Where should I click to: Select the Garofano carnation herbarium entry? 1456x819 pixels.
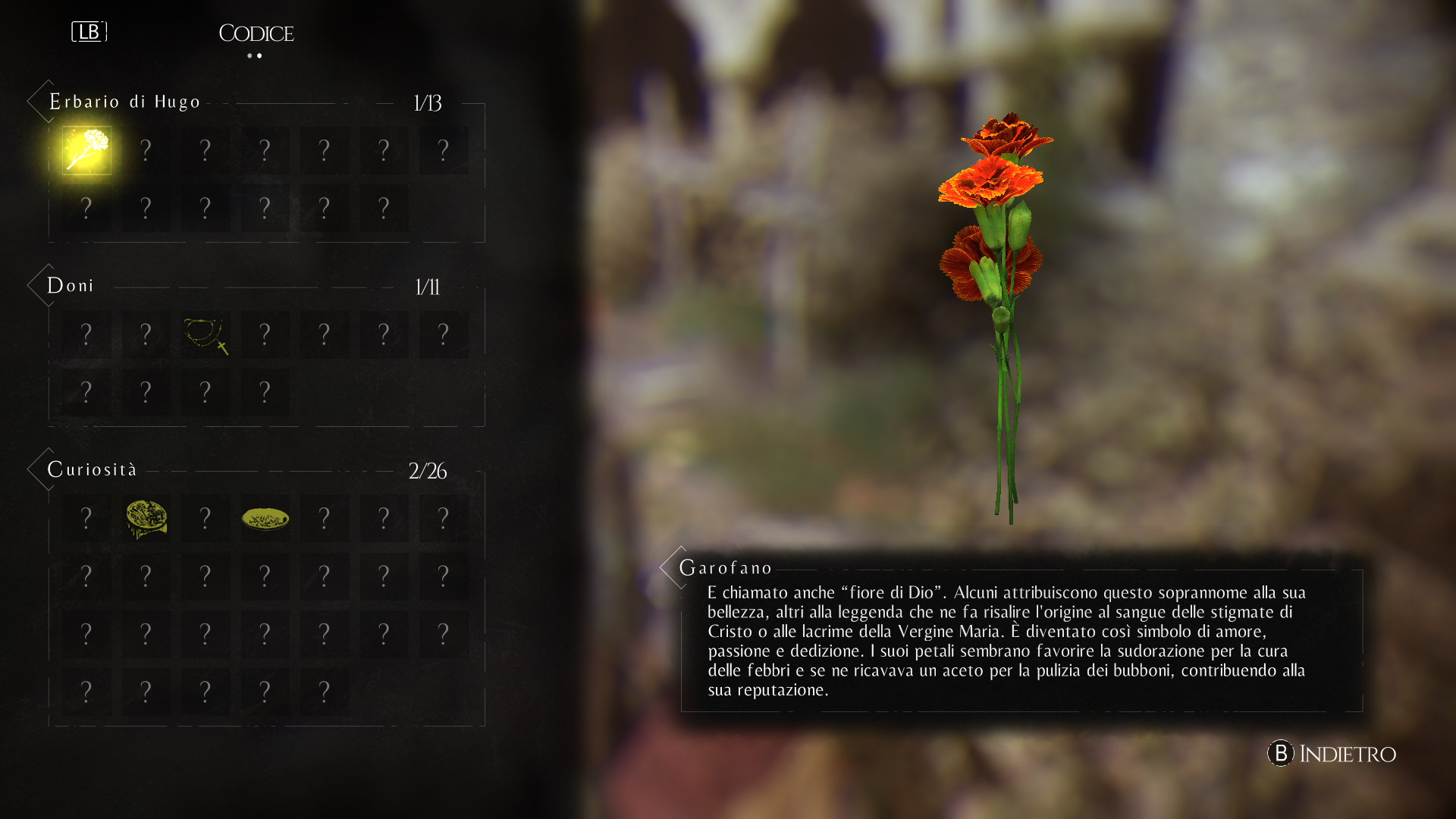tap(86, 150)
